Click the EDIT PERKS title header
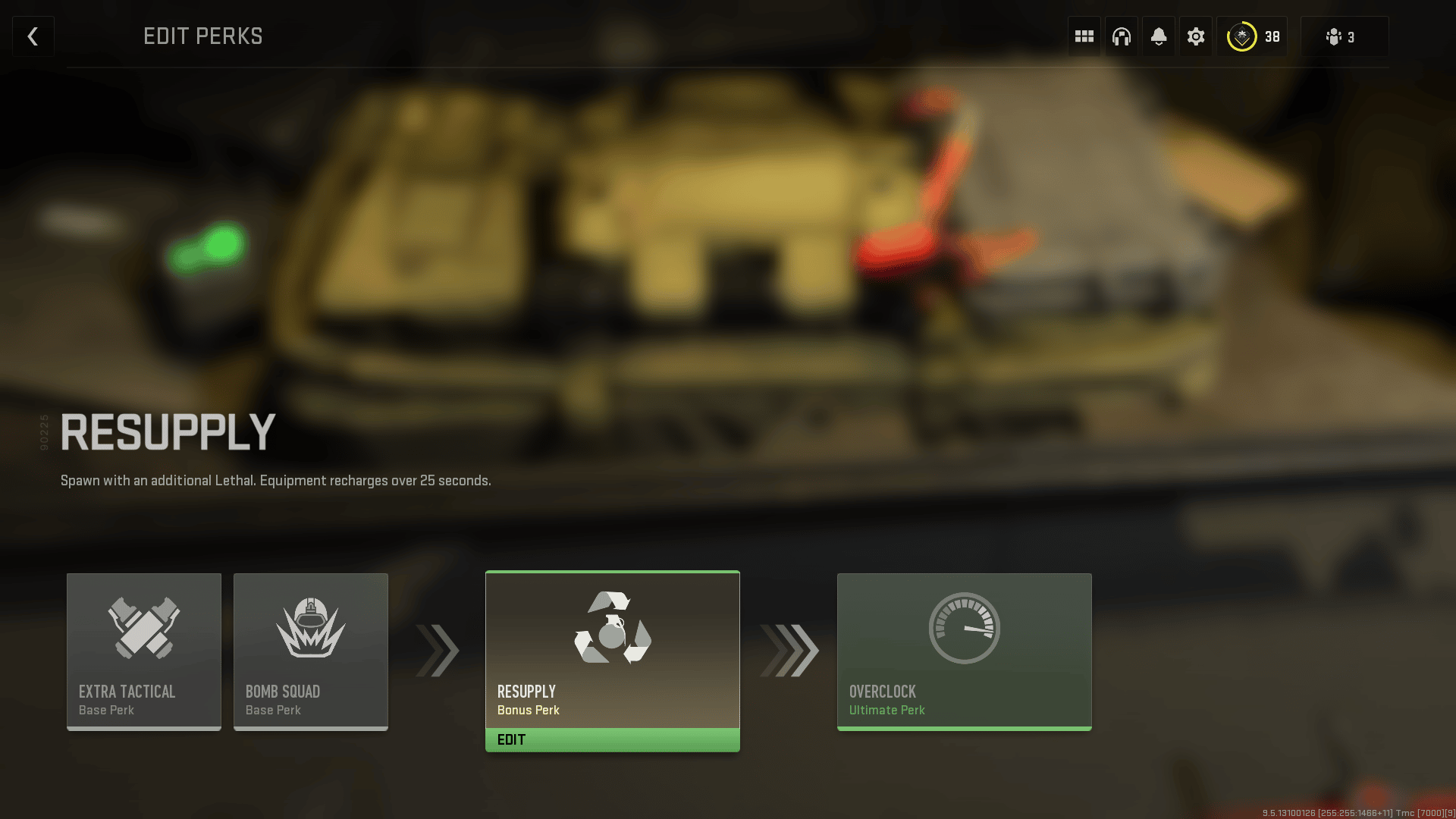 click(203, 36)
